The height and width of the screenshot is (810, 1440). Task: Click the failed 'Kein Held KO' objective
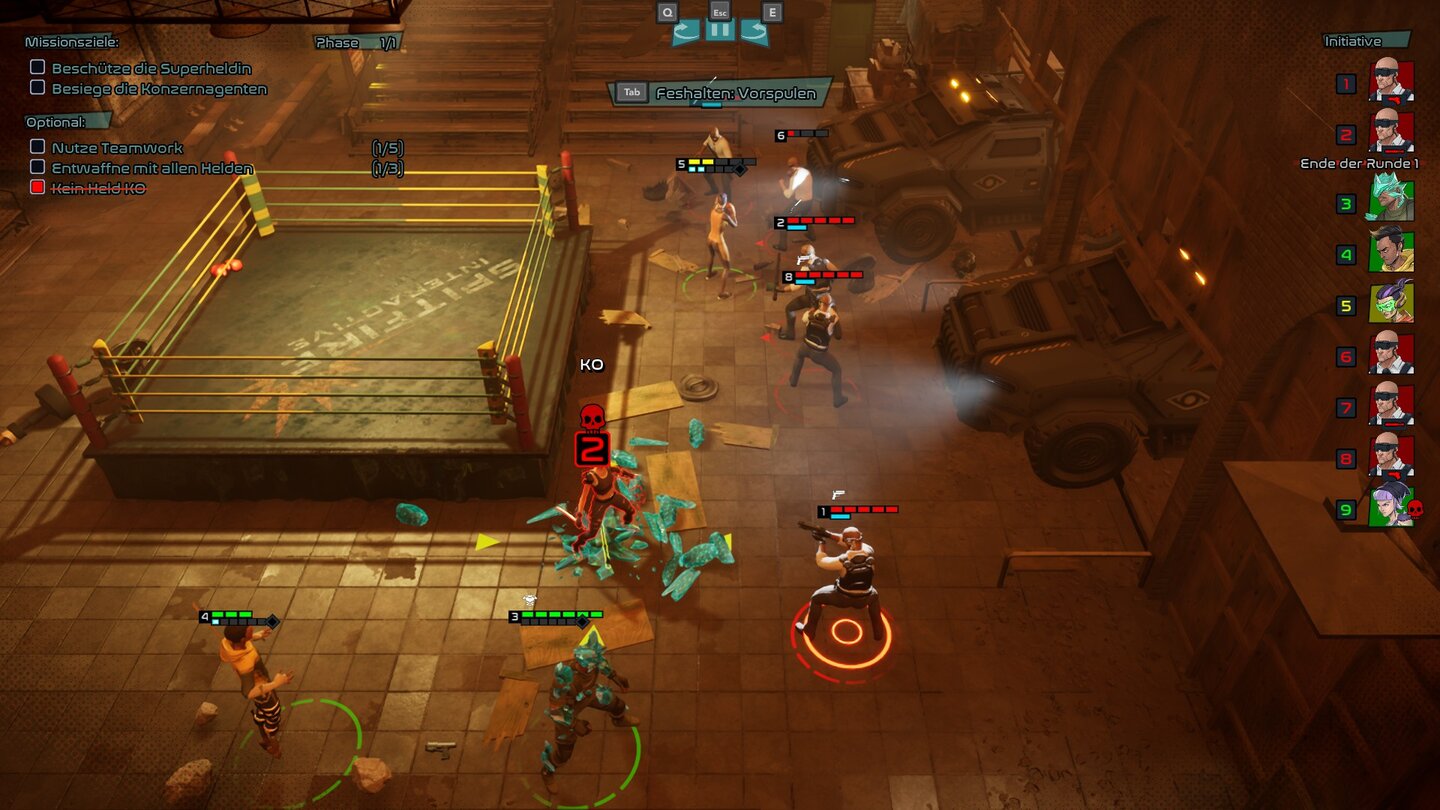pos(98,188)
